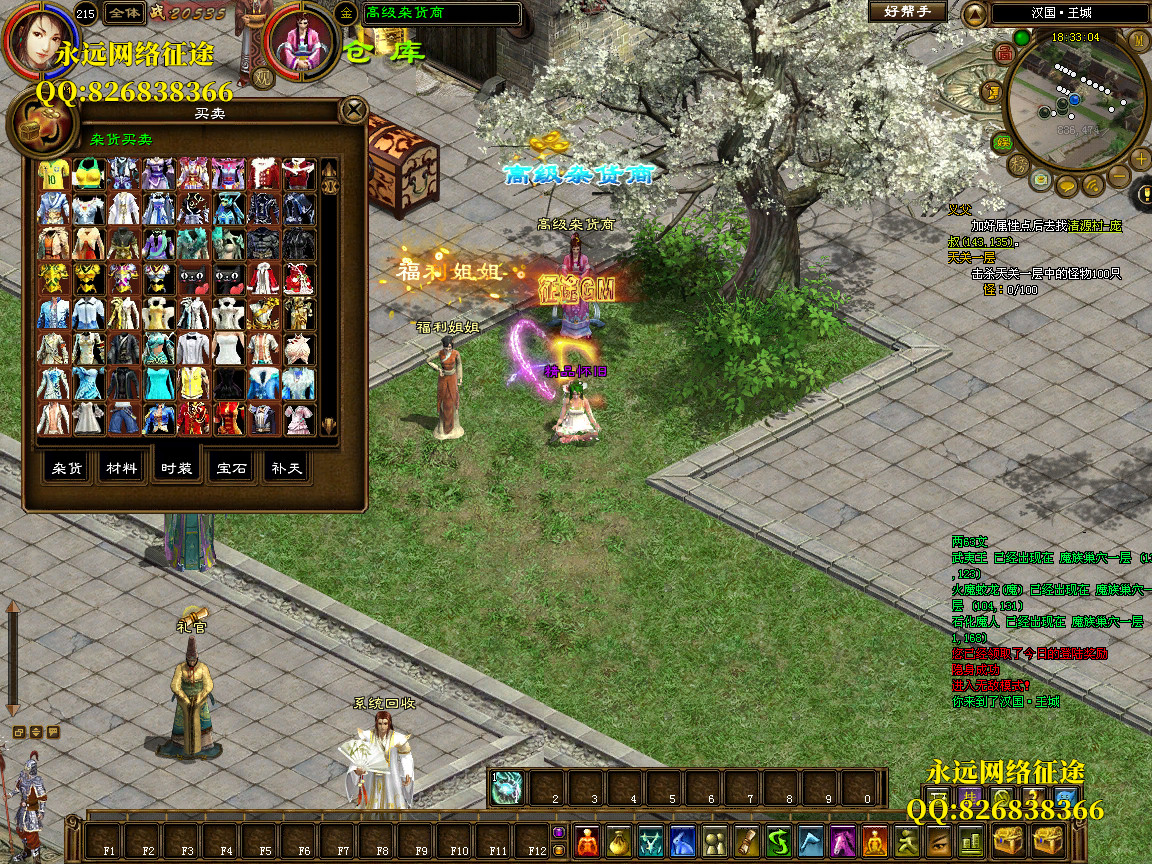1152x864 pixels.
Task: Activate the skill in hotbar slot 1
Action: [508, 788]
